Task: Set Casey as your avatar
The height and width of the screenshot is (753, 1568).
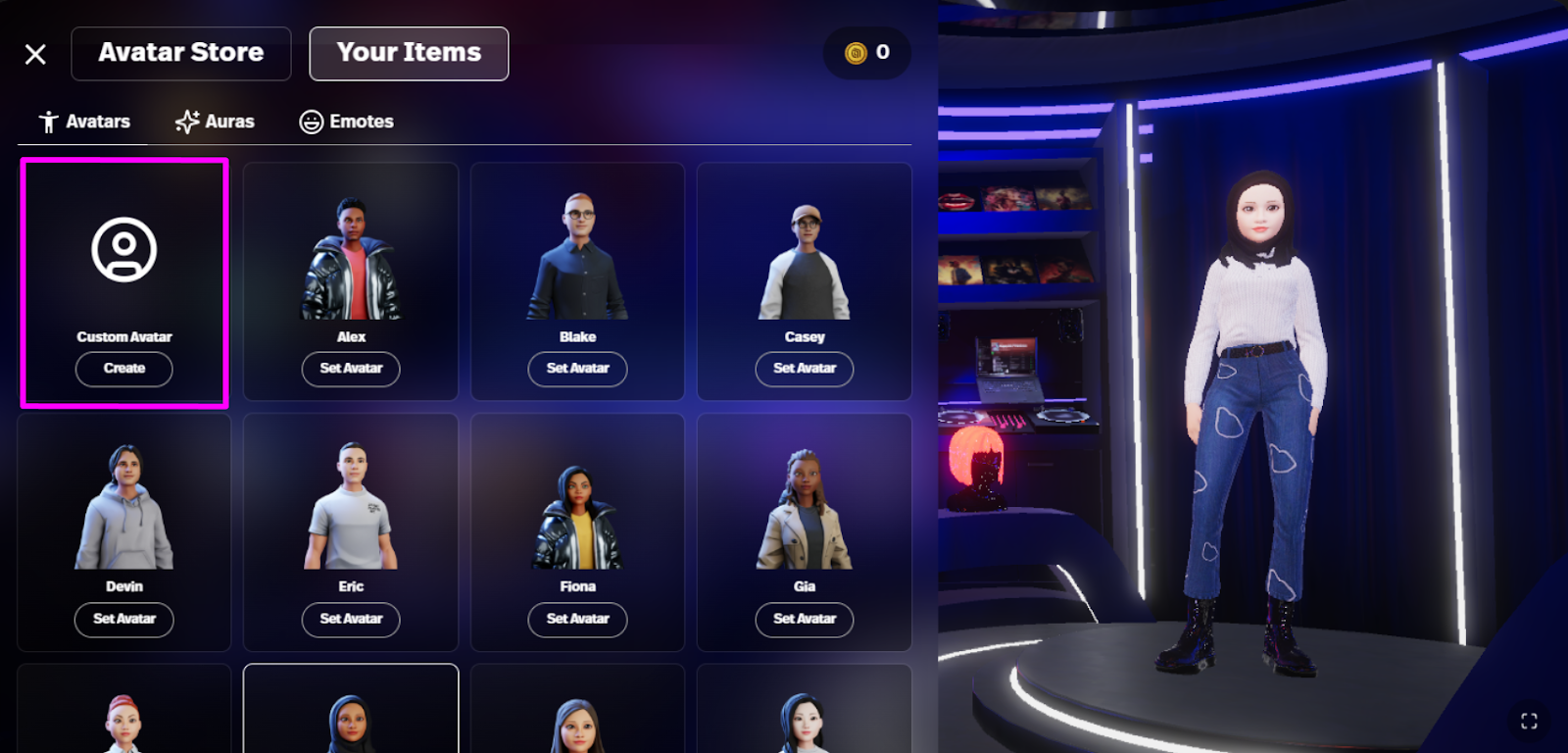Action: (x=804, y=369)
